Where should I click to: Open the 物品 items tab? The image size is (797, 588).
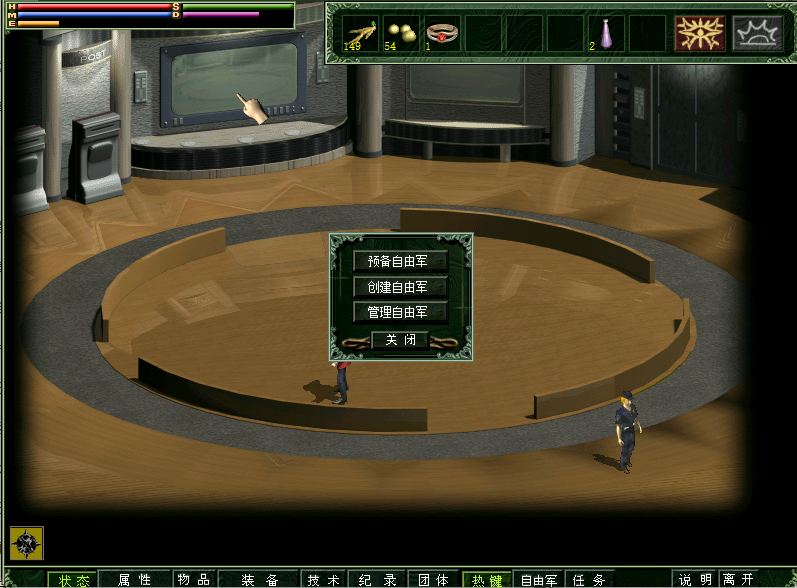pos(193,580)
